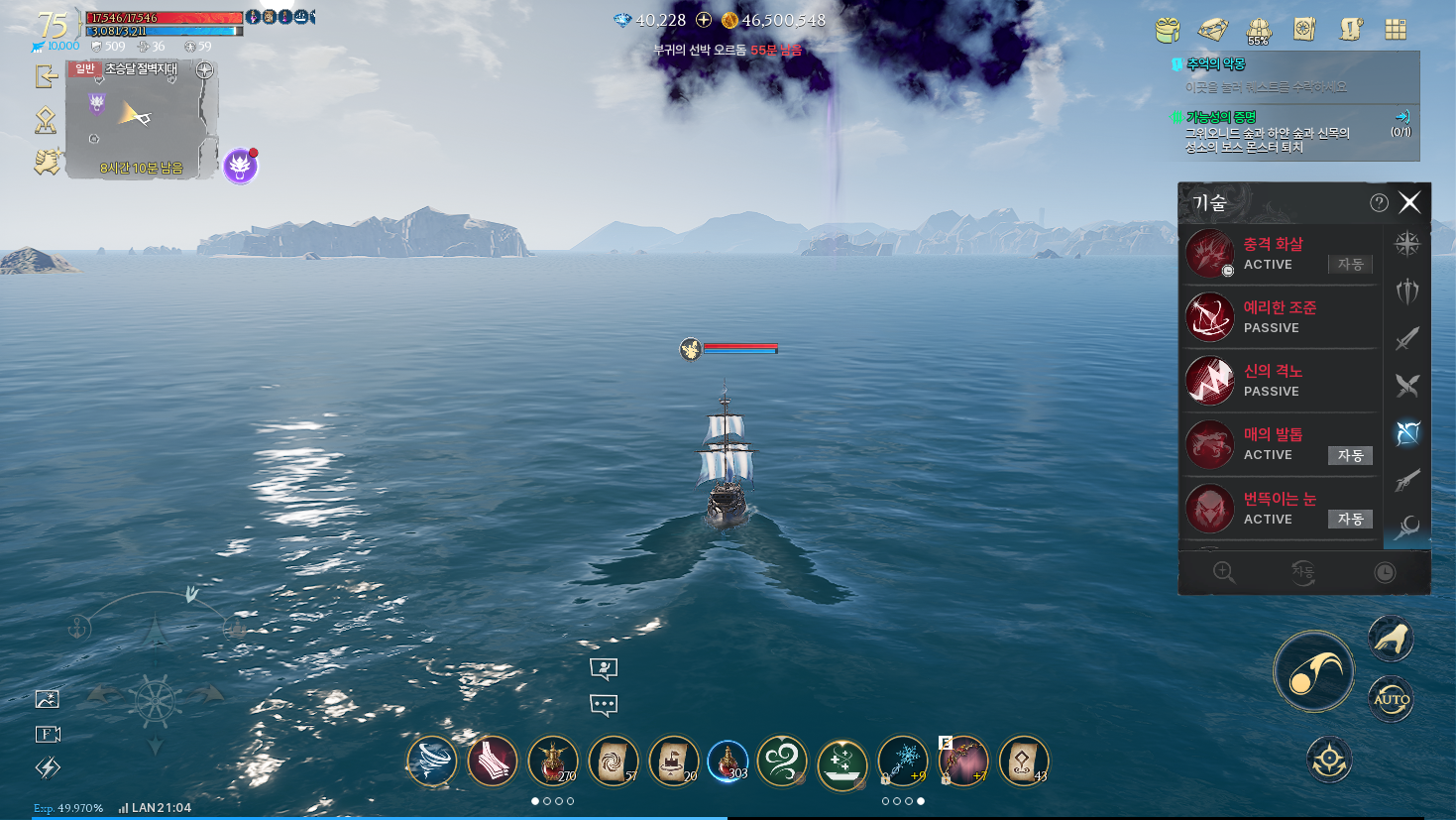Image resolution: width=1456 pixels, height=820 pixels.
Task: Open the skill panel help button
Action: click(1379, 203)
